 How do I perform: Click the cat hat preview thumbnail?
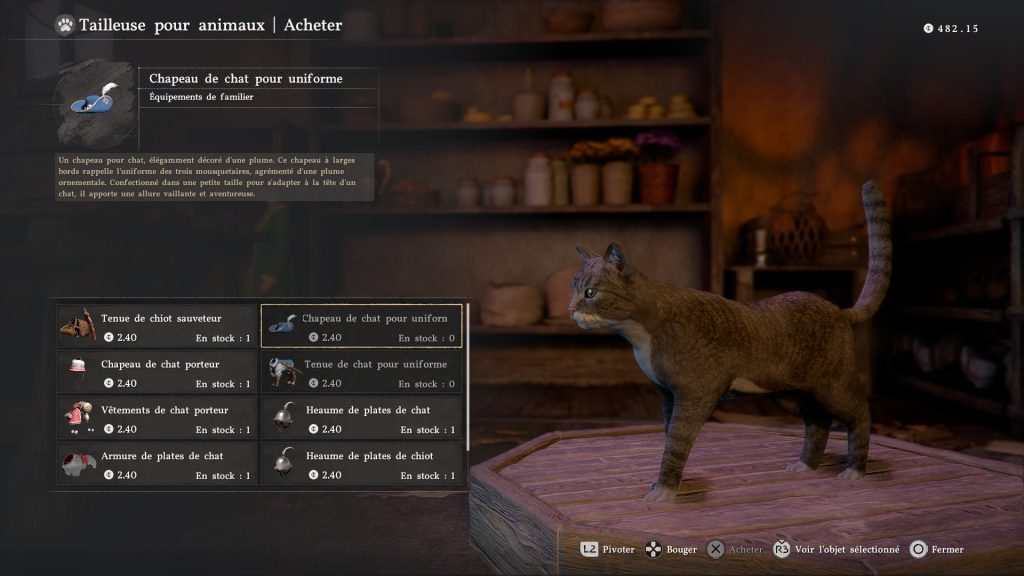point(94,102)
